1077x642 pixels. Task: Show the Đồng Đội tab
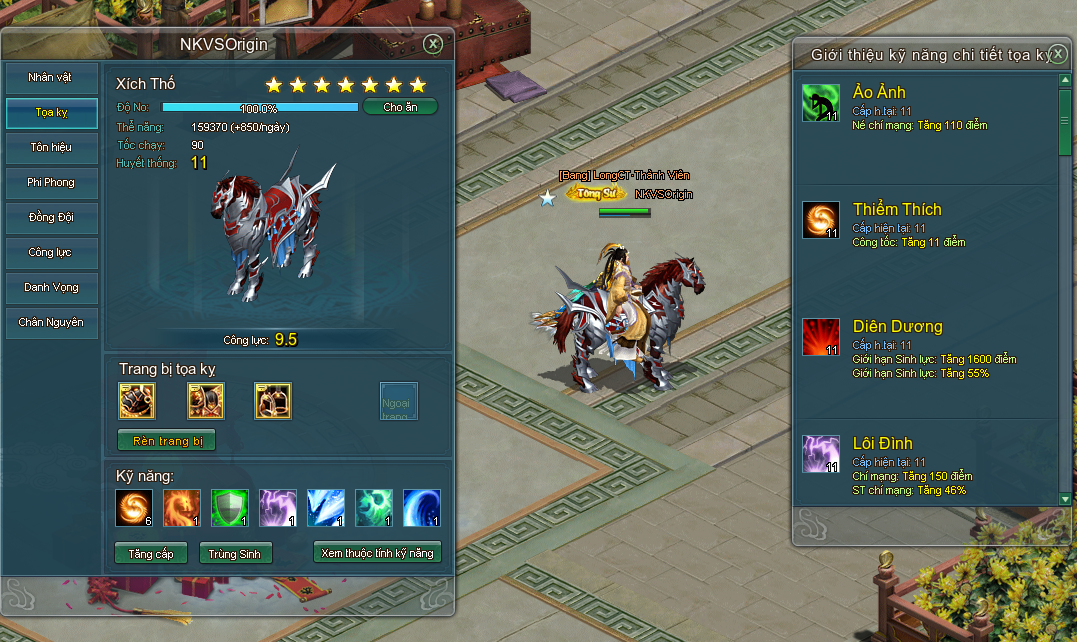(52, 218)
